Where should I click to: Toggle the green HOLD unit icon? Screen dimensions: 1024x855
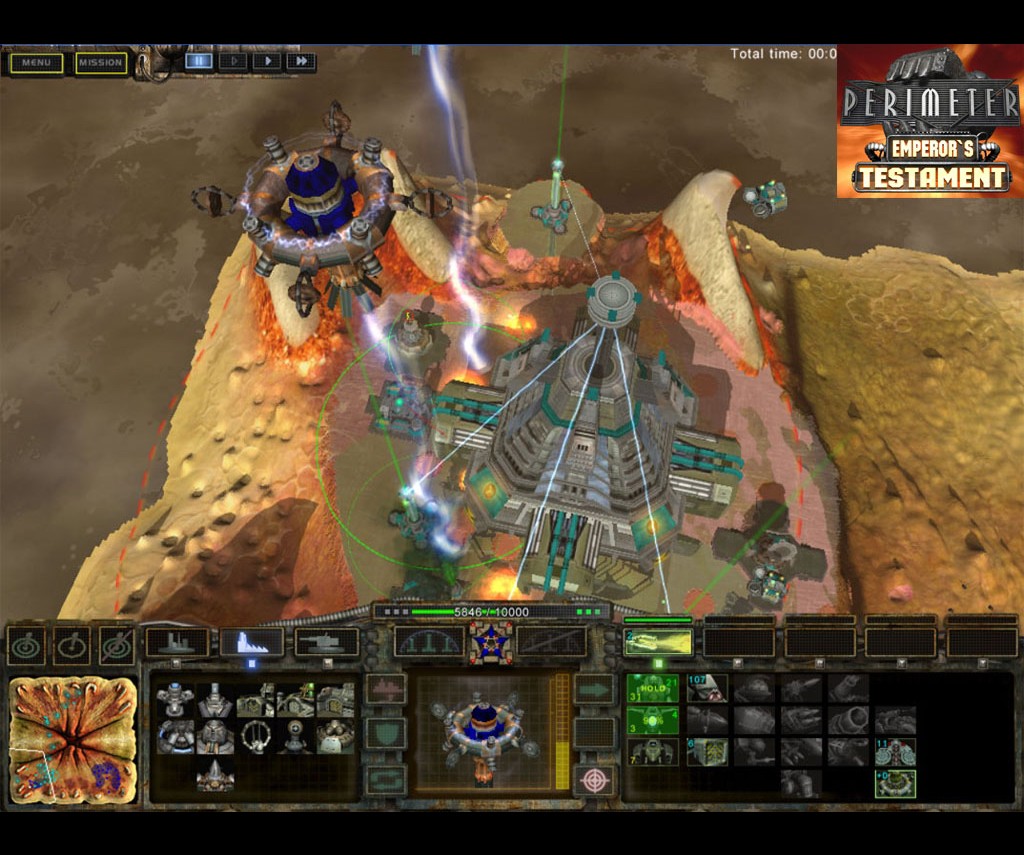pos(653,688)
